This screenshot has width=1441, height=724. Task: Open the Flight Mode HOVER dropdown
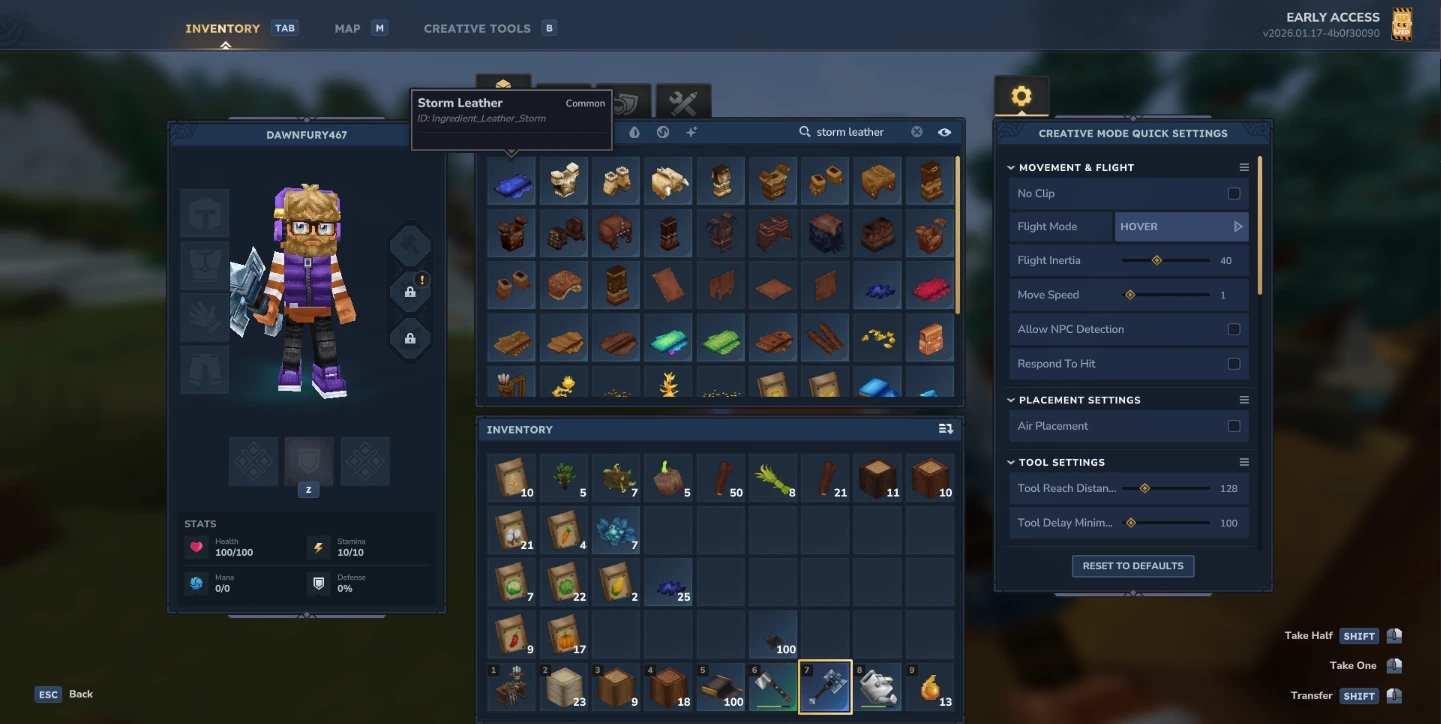pyautogui.click(x=1181, y=226)
